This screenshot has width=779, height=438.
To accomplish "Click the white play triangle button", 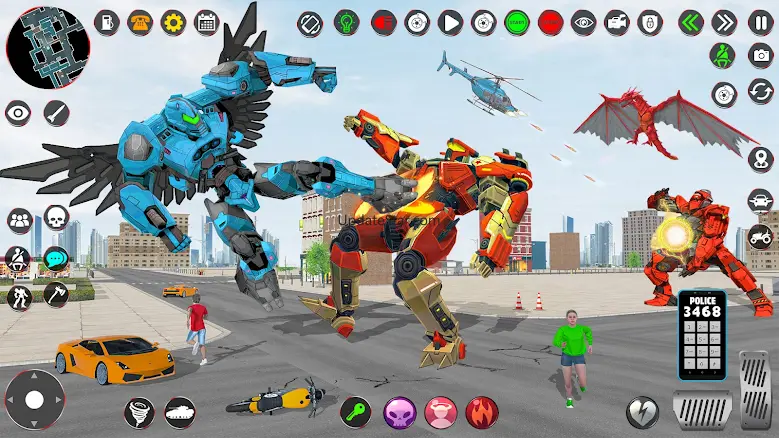I will point(451,21).
